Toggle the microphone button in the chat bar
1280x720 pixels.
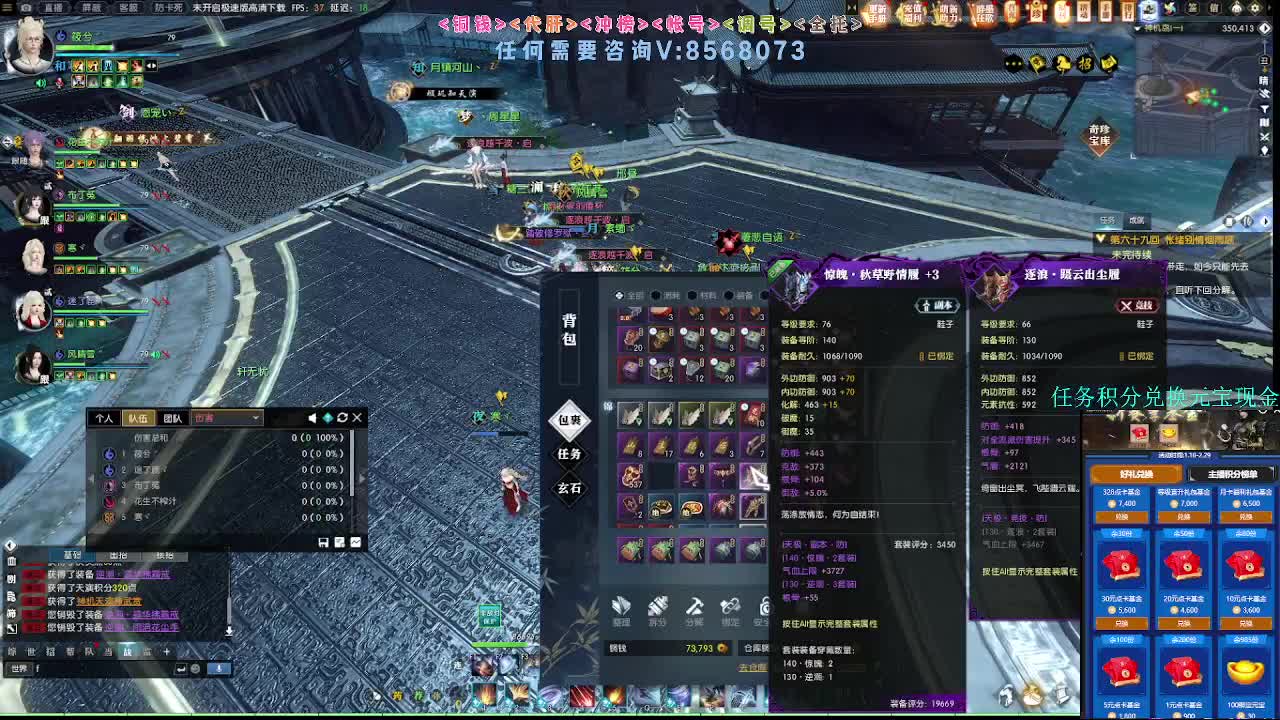tap(218, 668)
